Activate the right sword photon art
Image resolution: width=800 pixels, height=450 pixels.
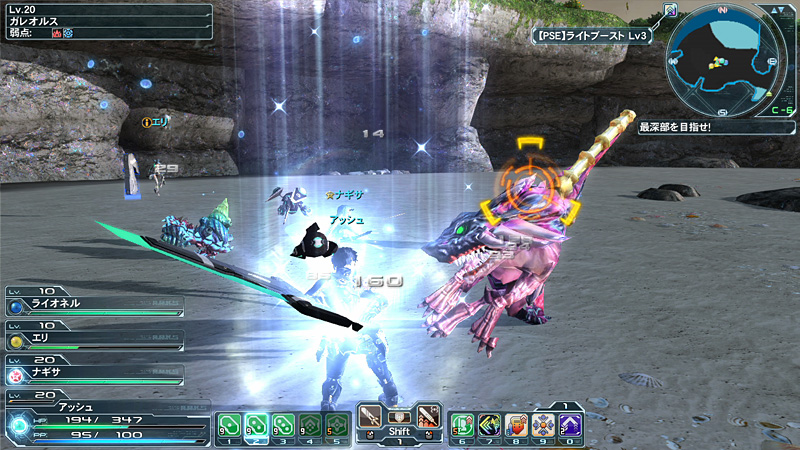429,416
